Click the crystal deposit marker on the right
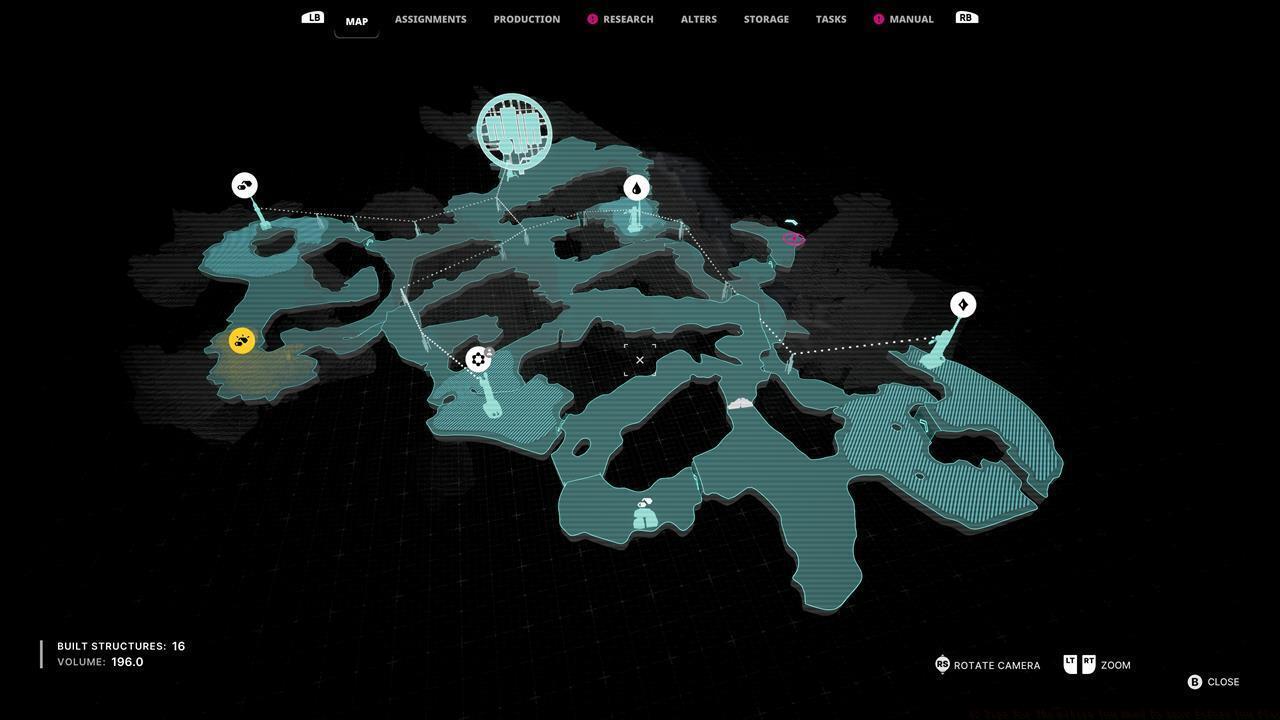The image size is (1280, 720). [x=963, y=303]
